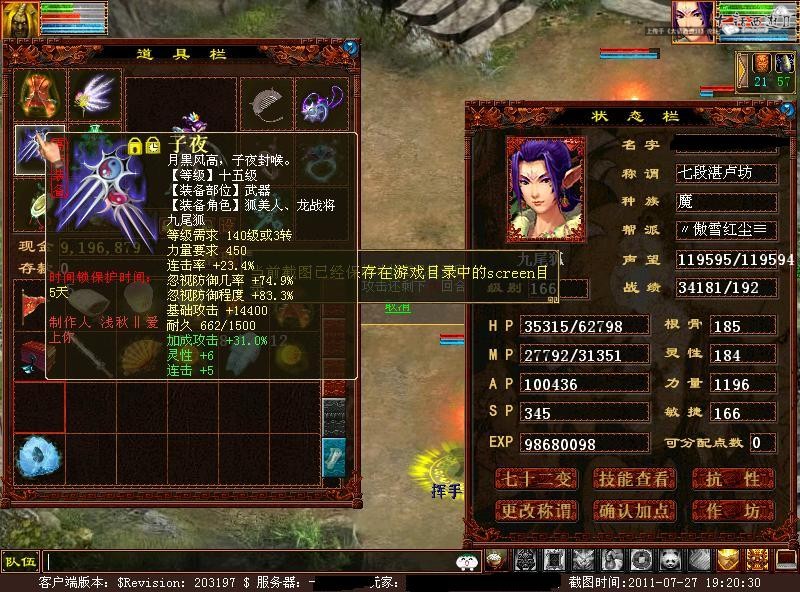Select the red armor item in inventory
The height and width of the screenshot is (592, 800).
coord(39,96)
